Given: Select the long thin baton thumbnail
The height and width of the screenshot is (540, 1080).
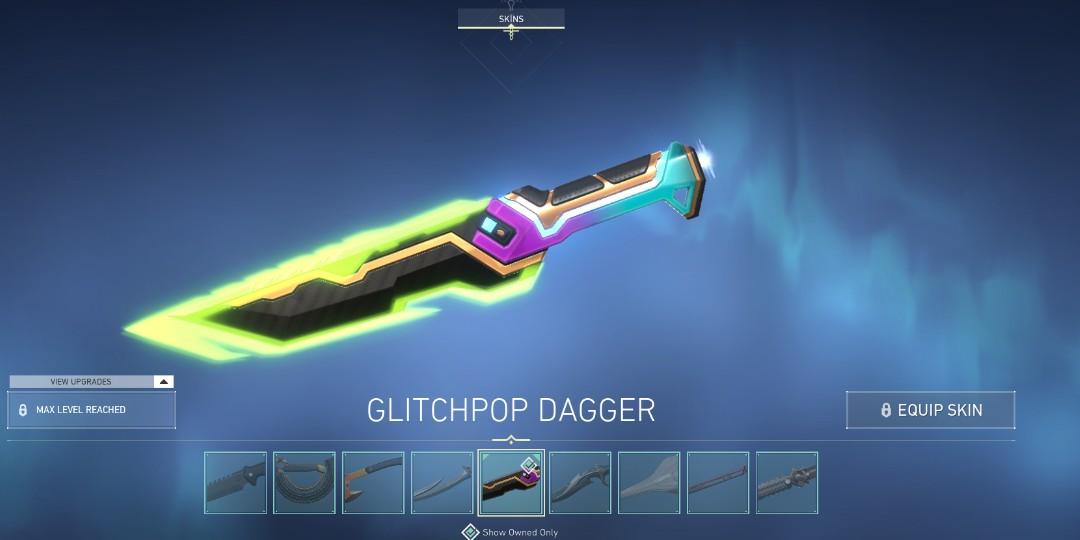Looking at the screenshot, I should (x=718, y=483).
